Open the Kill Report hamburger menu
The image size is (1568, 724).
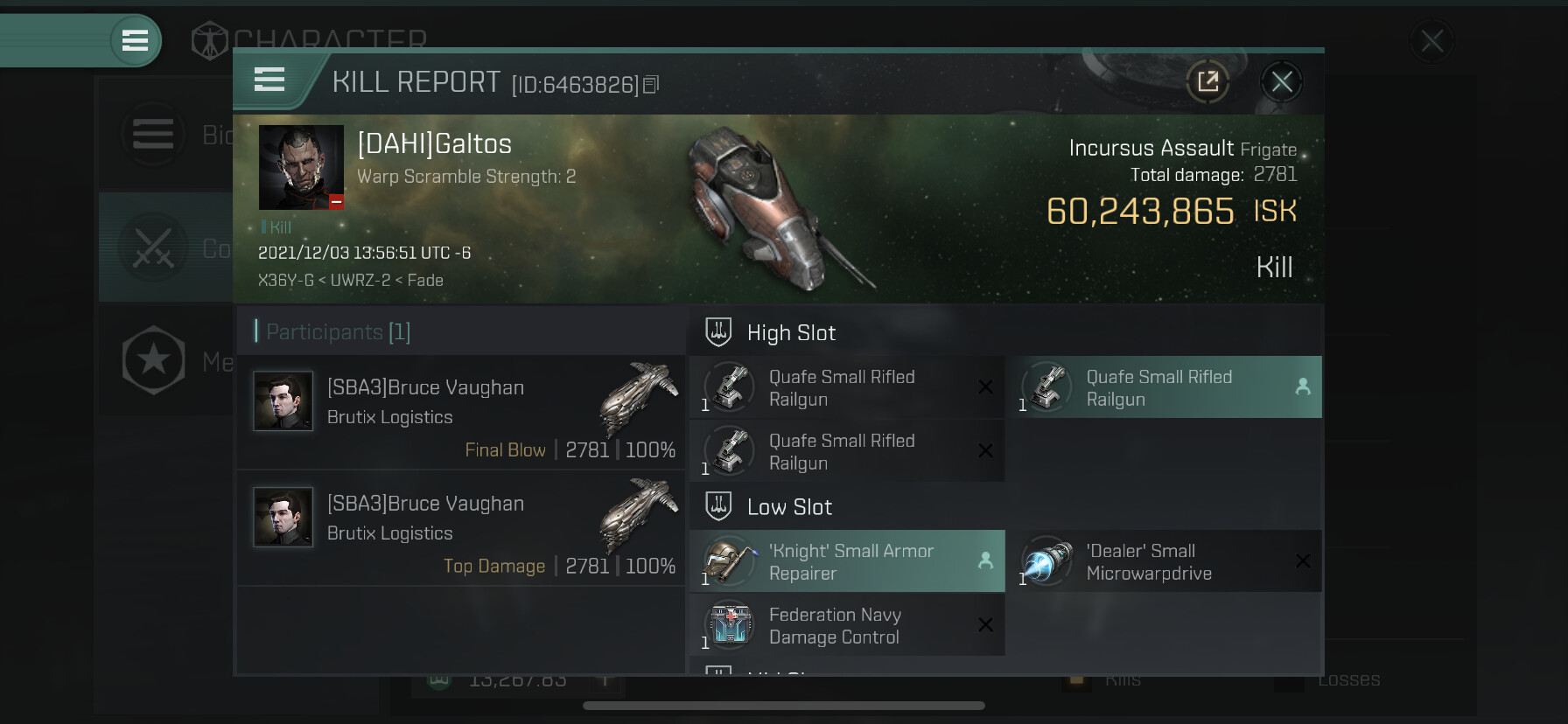pos(269,80)
